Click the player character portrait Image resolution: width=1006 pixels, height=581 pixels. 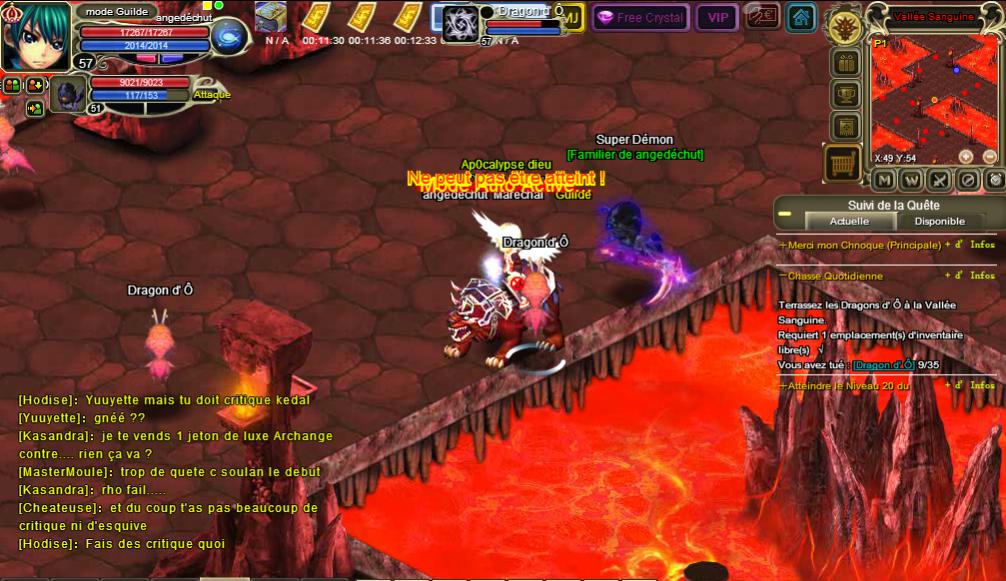[x=36, y=35]
